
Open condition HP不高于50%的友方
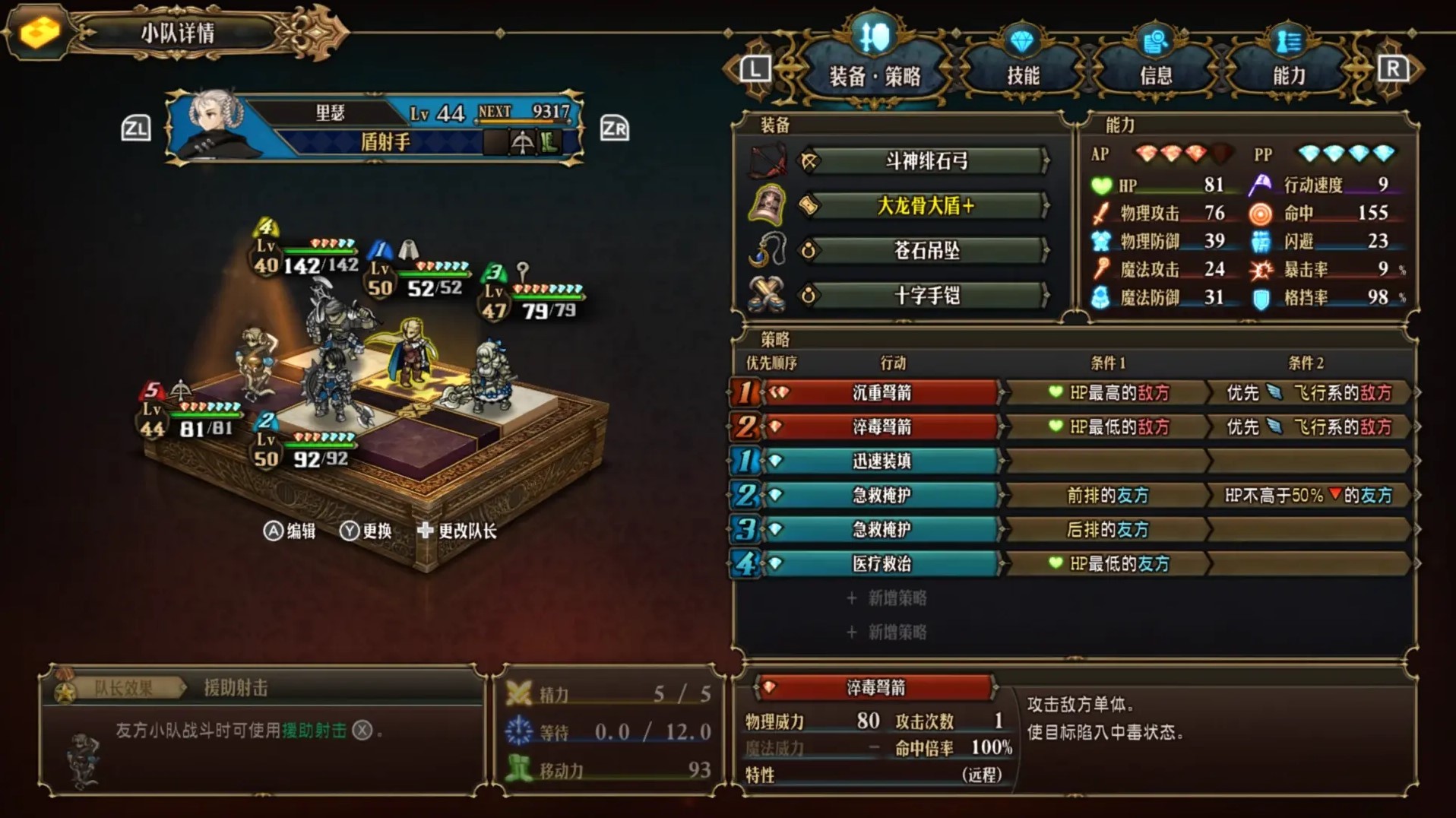[1308, 496]
